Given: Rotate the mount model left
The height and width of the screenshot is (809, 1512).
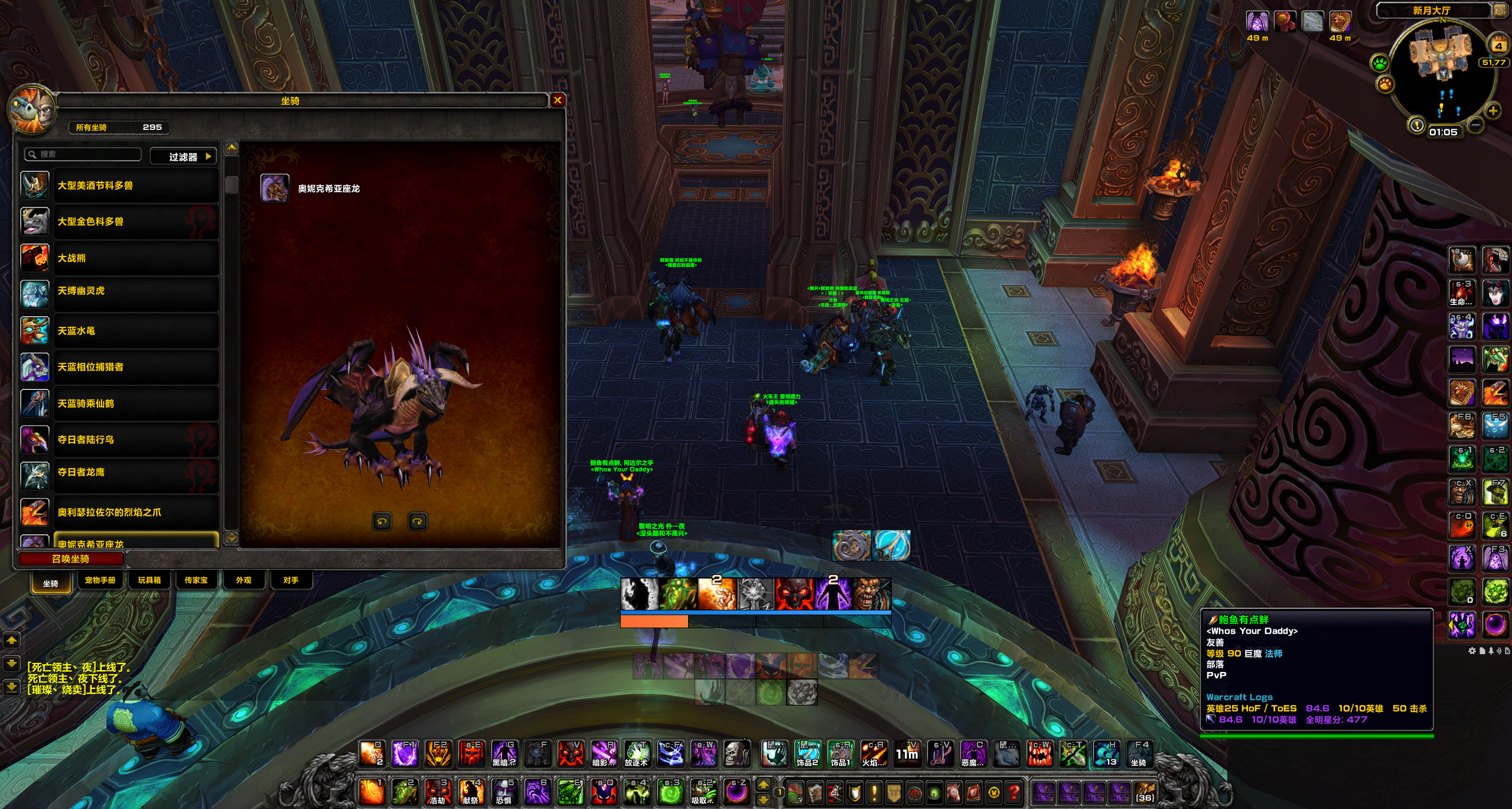Looking at the screenshot, I should click(382, 521).
